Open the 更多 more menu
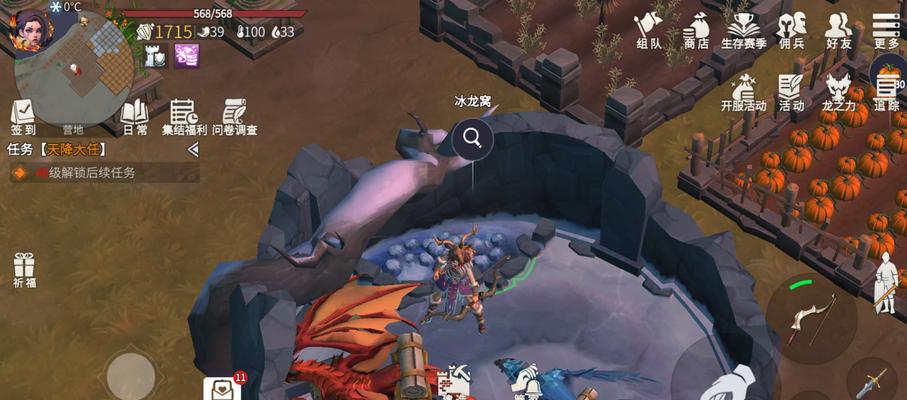 pos(886,29)
